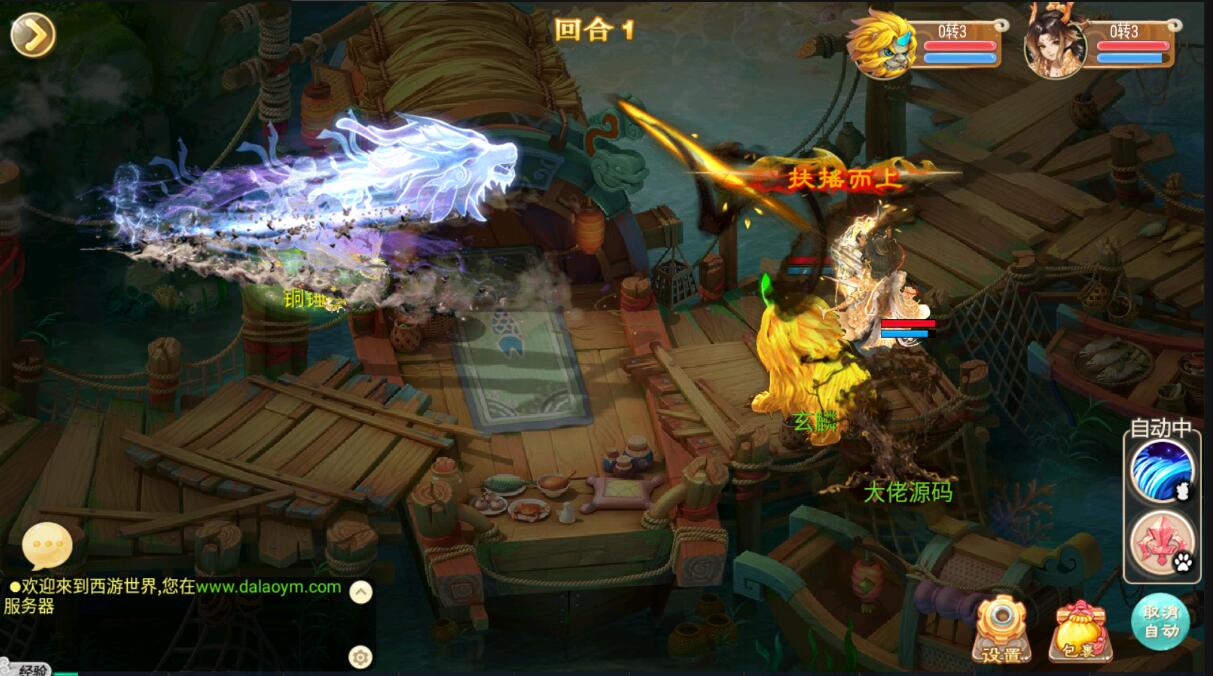This screenshot has width=1213, height=676.
Task: Open chat settings via the small gear
Action: point(360,656)
